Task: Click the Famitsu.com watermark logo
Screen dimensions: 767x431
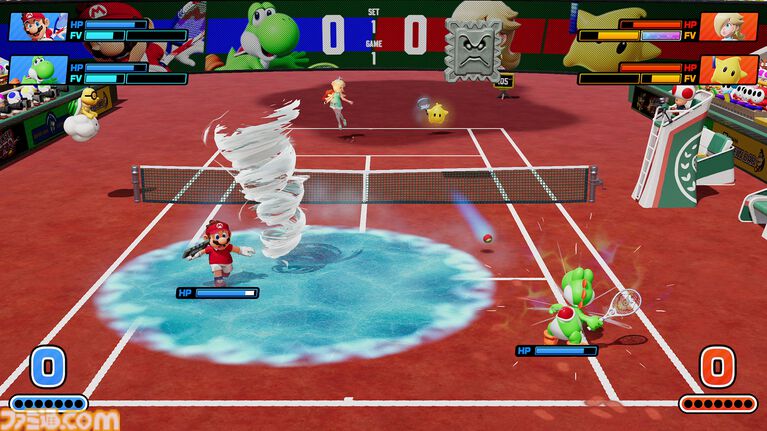Action: tap(60, 420)
